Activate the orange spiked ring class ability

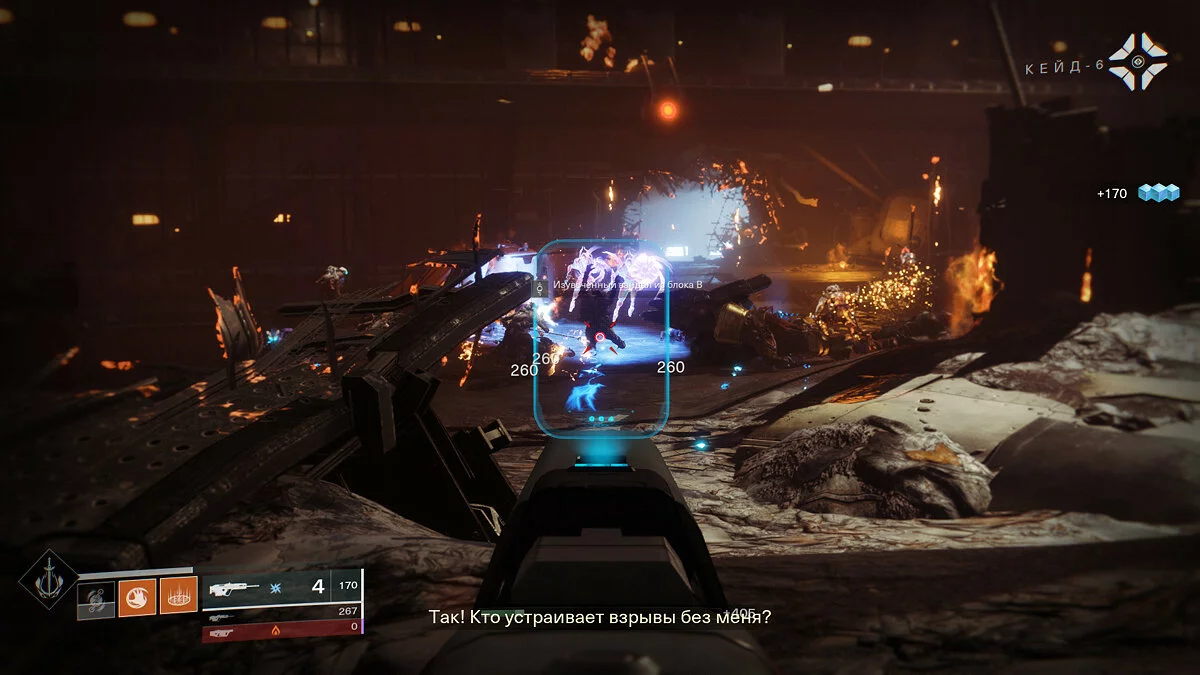point(178,597)
